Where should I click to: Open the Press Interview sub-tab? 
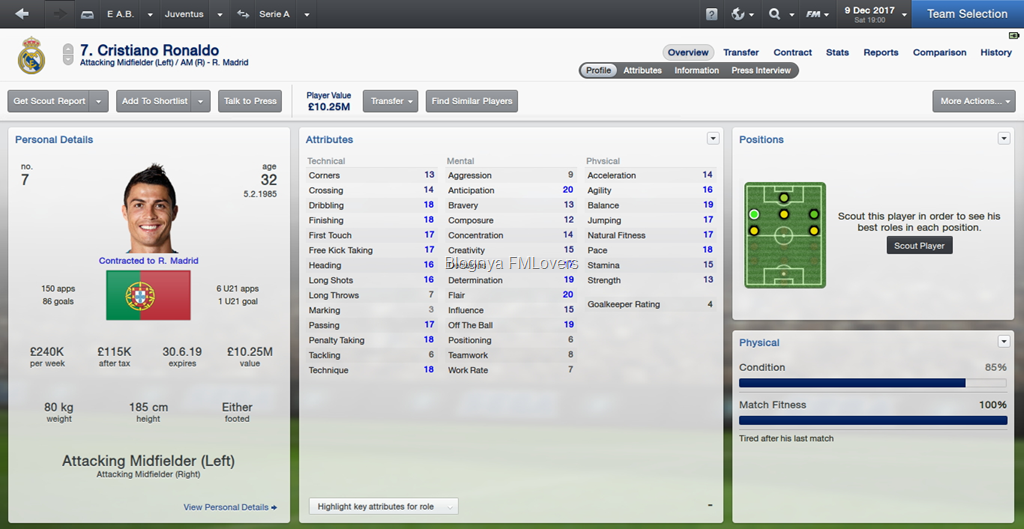click(761, 70)
